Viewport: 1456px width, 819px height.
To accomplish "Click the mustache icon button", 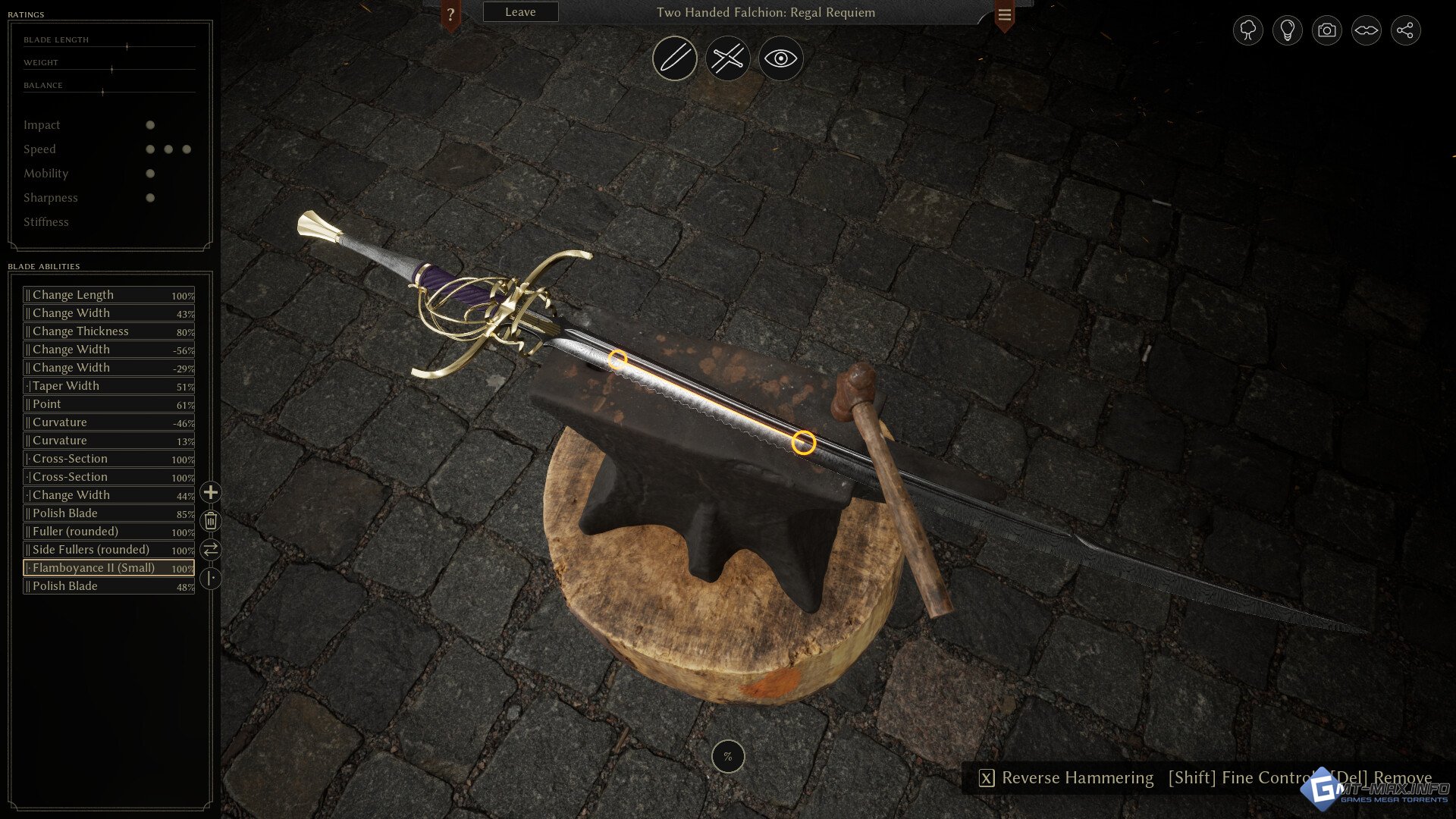I will (x=1366, y=30).
